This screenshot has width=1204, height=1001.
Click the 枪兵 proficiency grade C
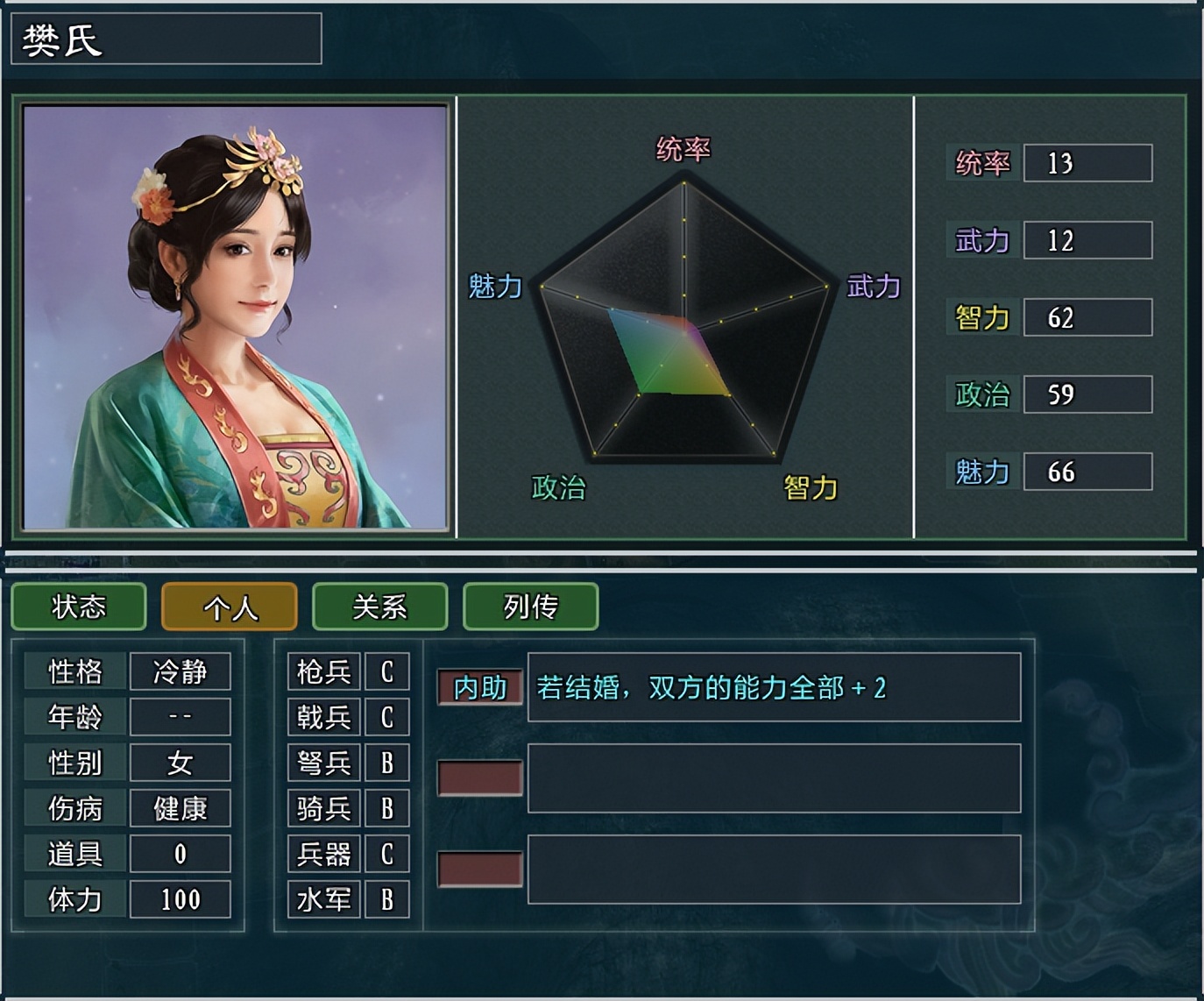[x=386, y=671]
